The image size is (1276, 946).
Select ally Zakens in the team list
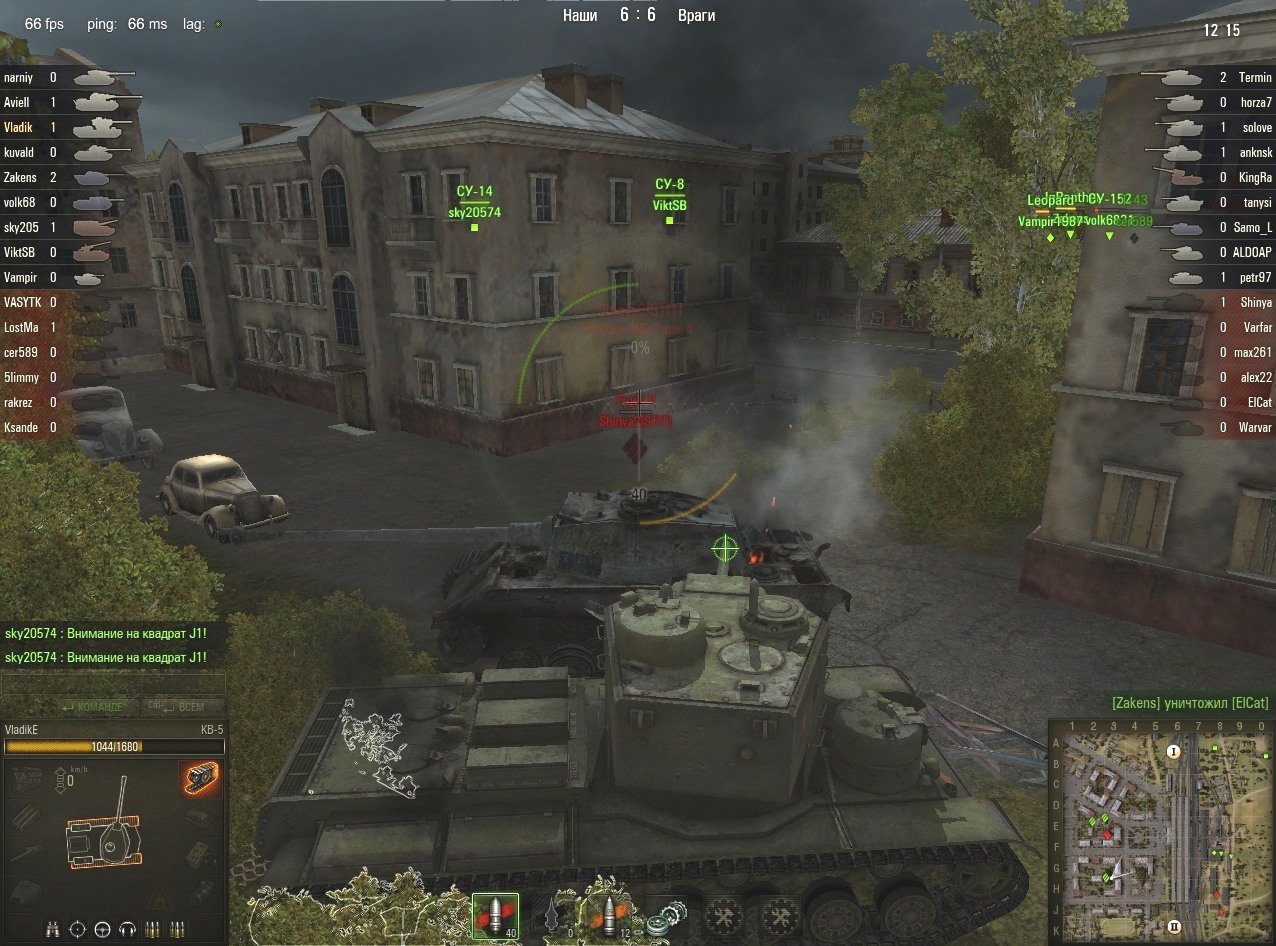(x=20, y=177)
